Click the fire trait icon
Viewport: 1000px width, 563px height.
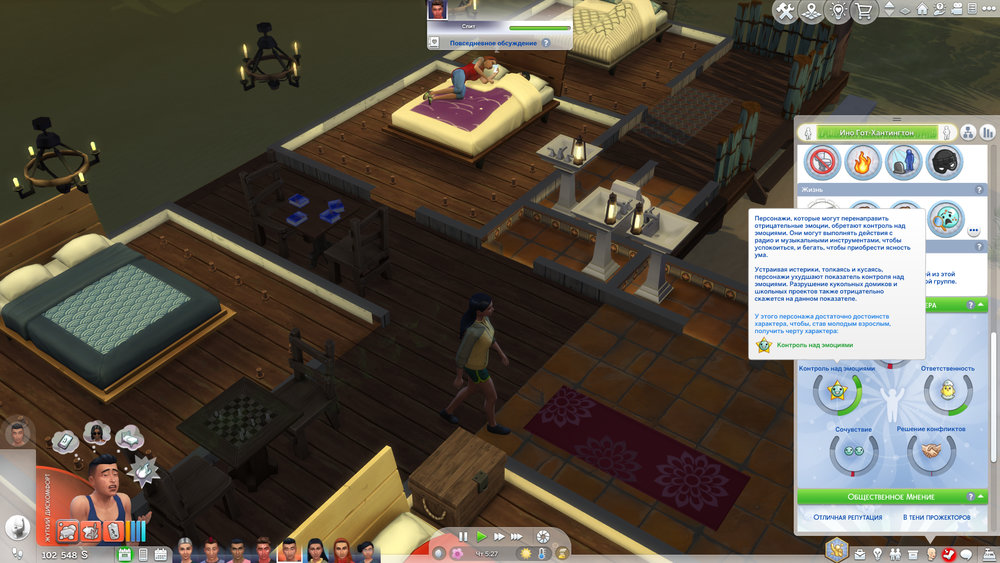point(863,161)
